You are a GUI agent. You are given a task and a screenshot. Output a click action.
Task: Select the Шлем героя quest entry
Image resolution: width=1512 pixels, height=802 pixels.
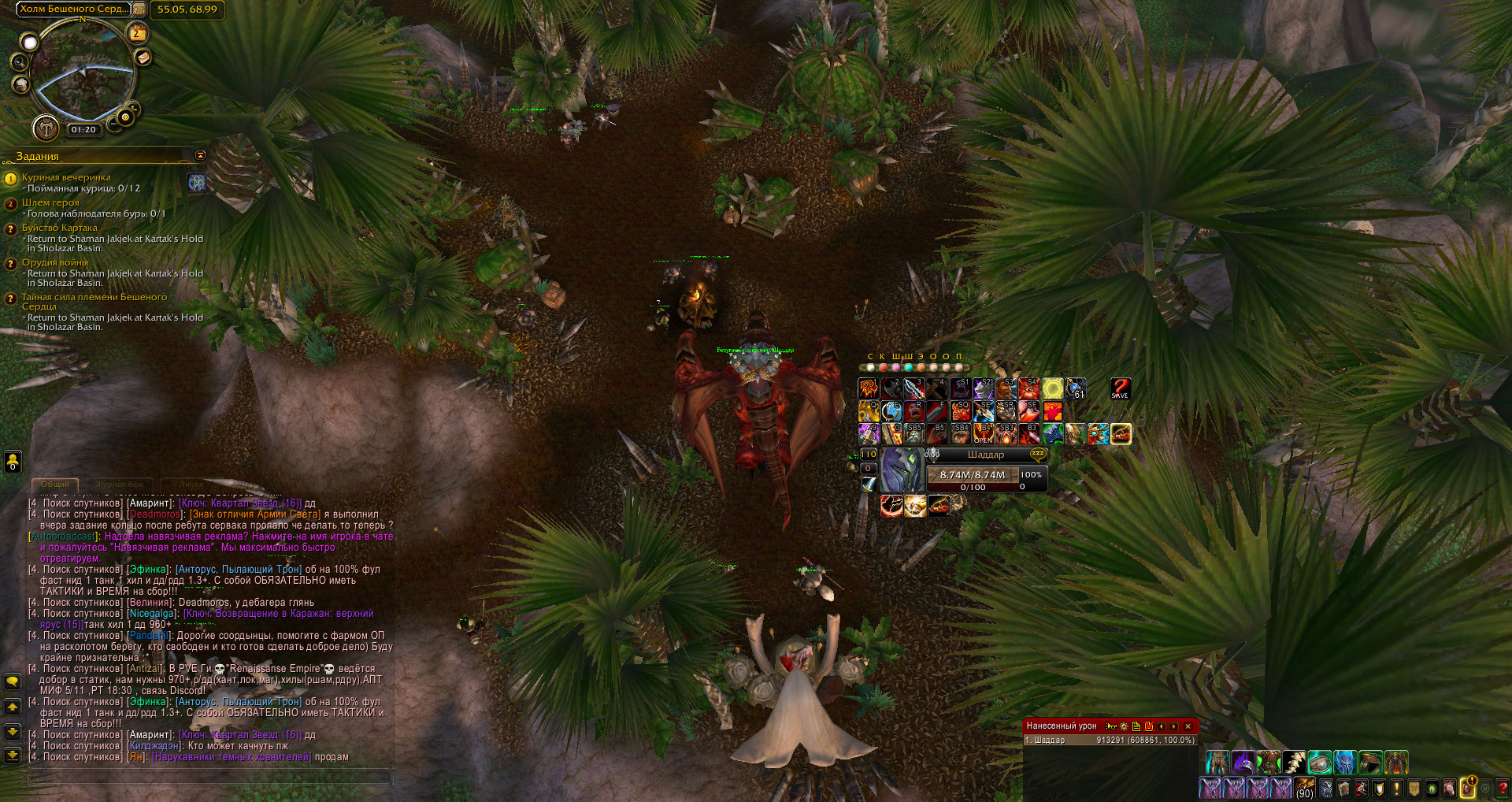[50, 202]
